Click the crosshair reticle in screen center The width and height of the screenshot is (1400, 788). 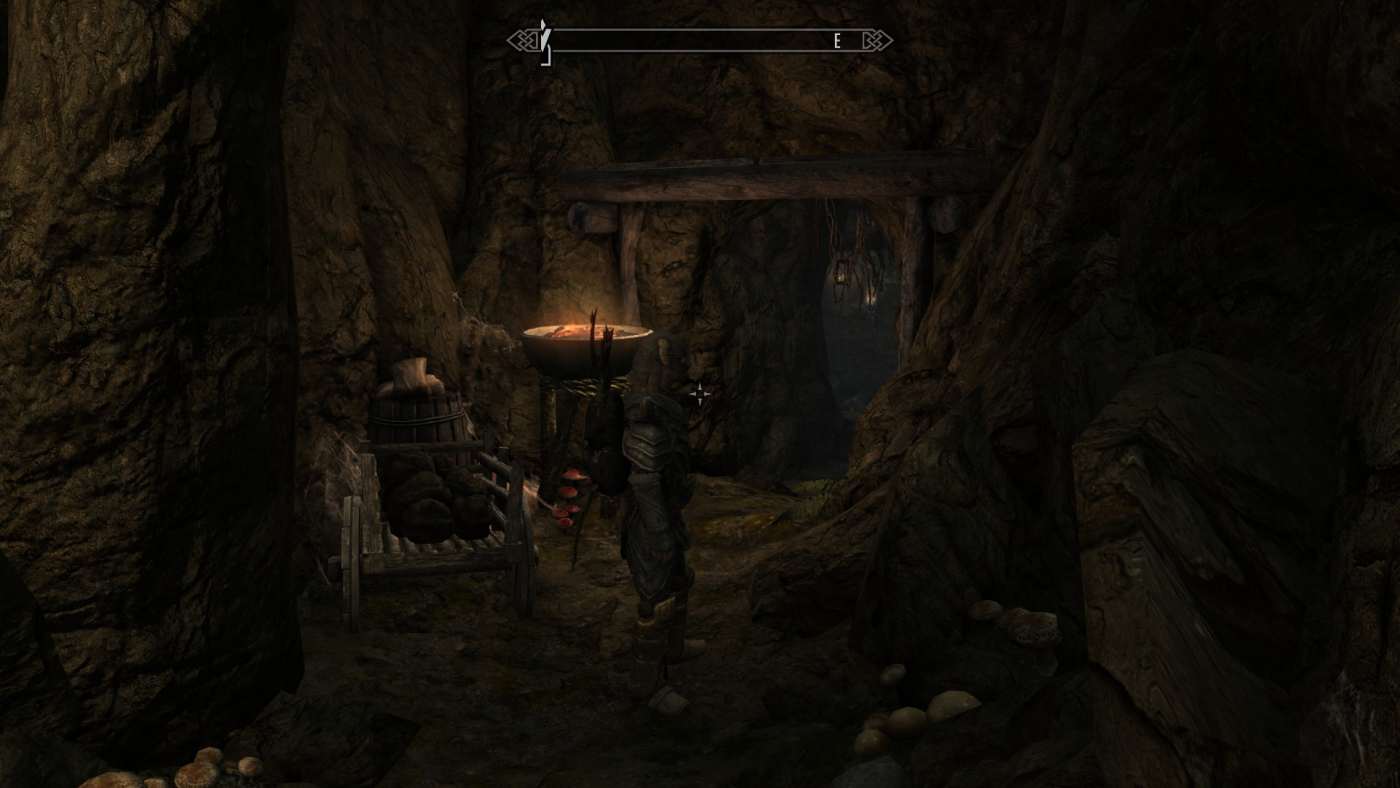pyautogui.click(x=700, y=394)
